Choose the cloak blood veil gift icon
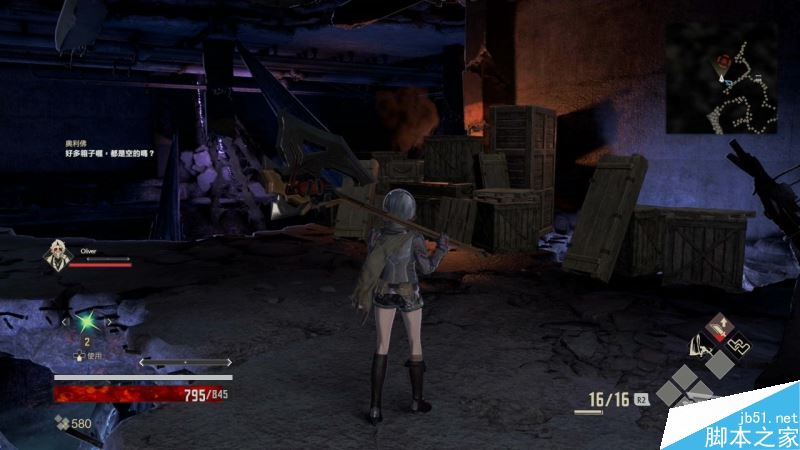The height and width of the screenshot is (450, 800). pyautogui.click(x=700, y=348)
